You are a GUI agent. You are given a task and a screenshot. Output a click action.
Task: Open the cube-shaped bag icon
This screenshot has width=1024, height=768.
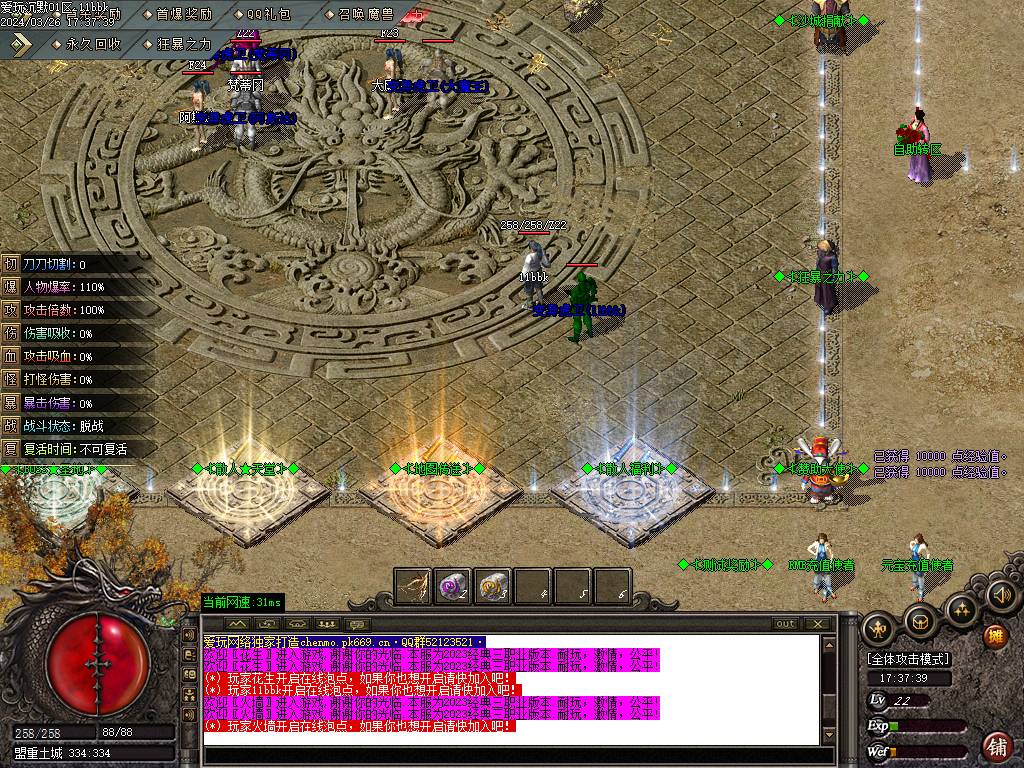(919, 622)
